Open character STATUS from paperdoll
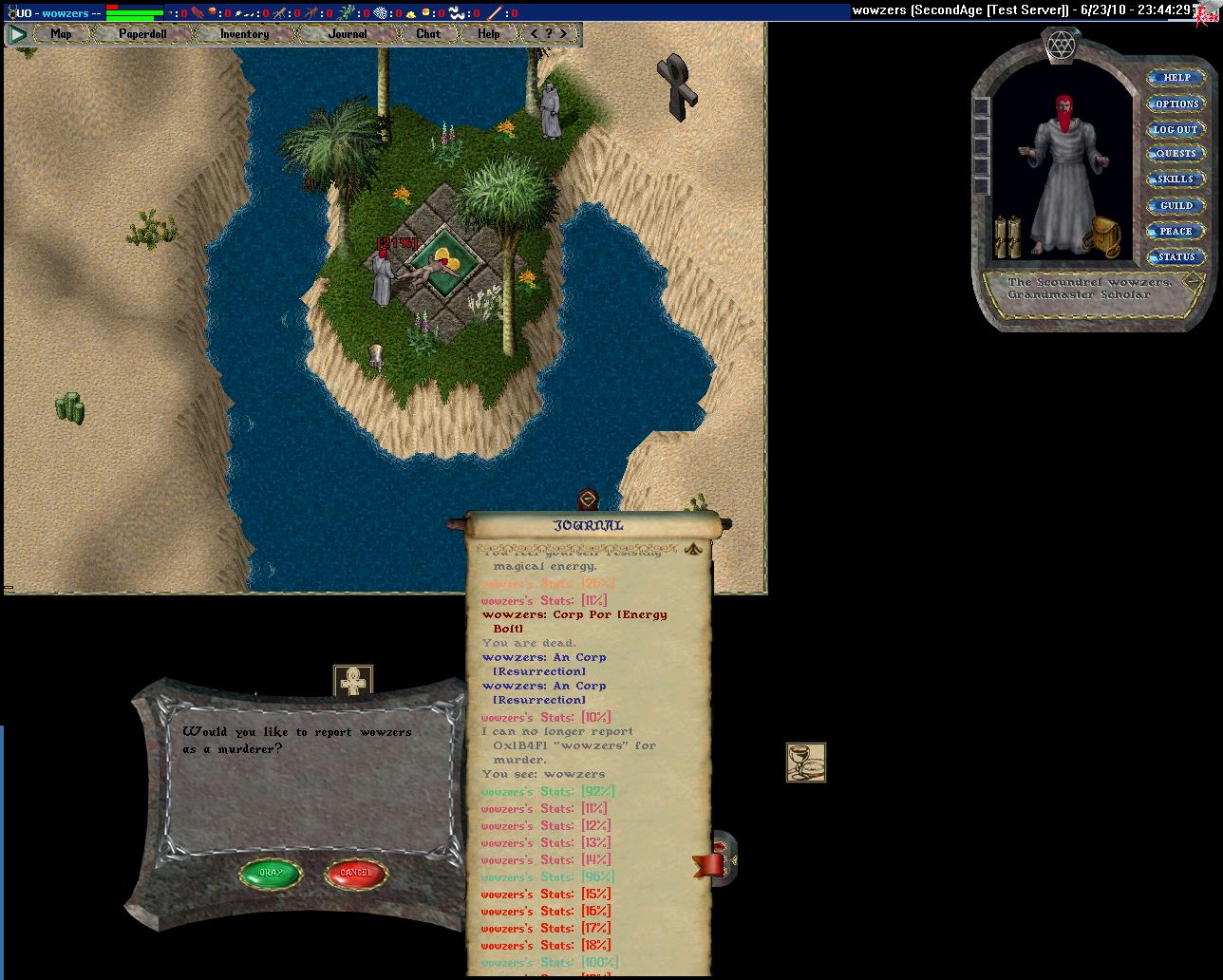 pyautogui.click(x=1176, y=256)
